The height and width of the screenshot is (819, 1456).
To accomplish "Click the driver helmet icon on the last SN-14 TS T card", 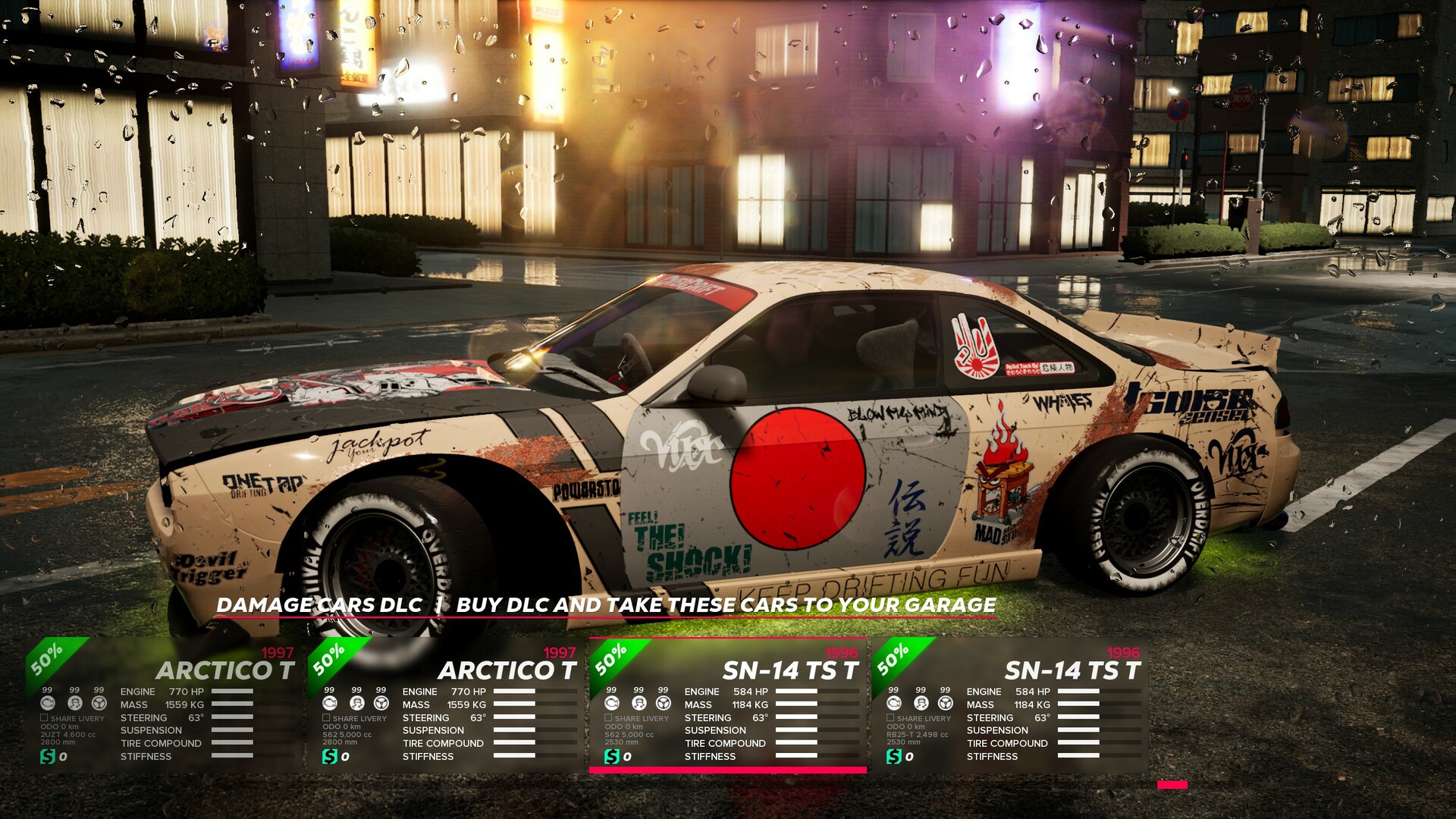I will (921, 704).
